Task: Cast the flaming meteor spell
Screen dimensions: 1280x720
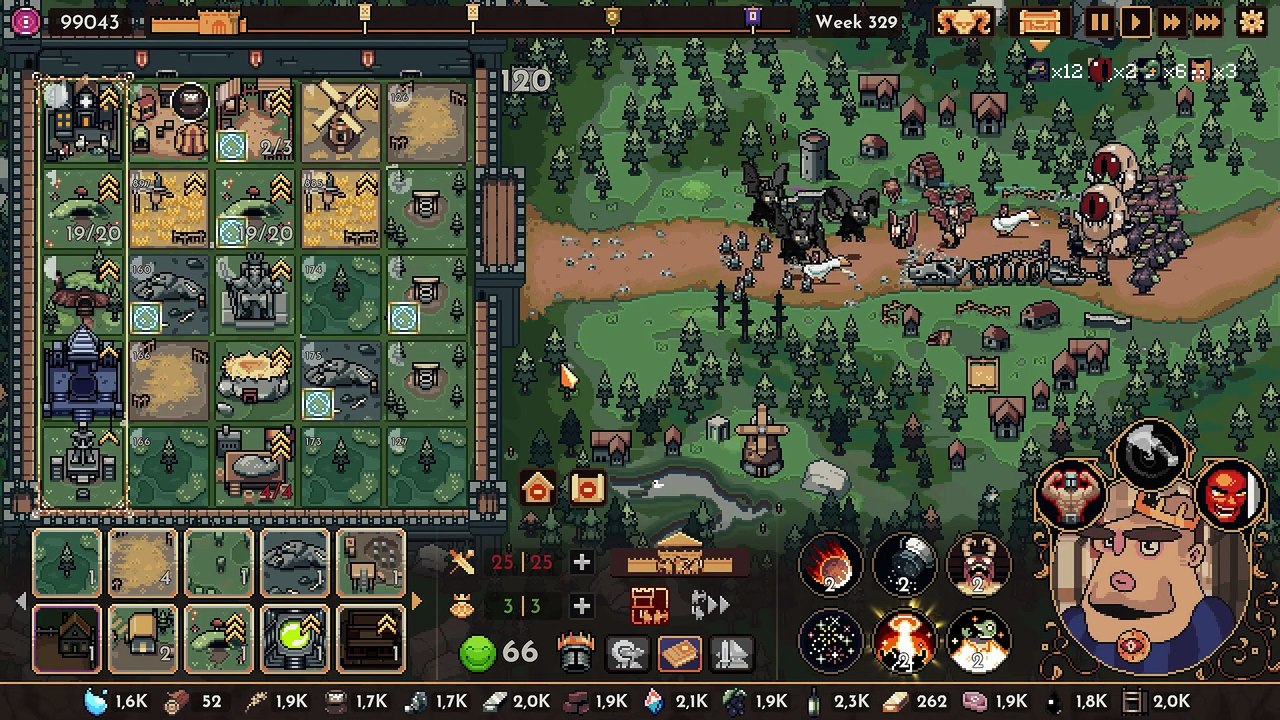Action: 830,566
